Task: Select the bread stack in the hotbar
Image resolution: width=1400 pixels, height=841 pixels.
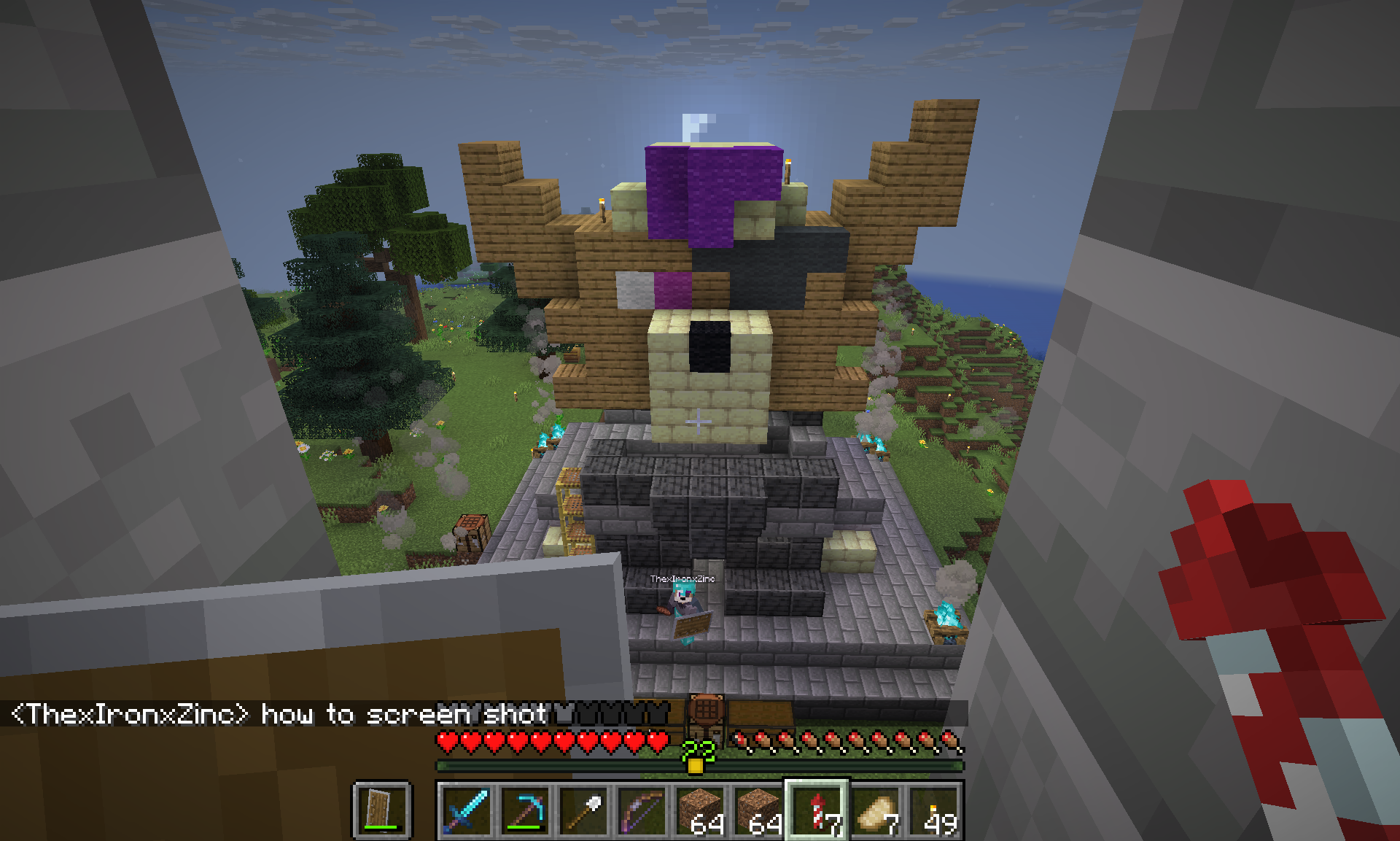Action: click(875, 810)
